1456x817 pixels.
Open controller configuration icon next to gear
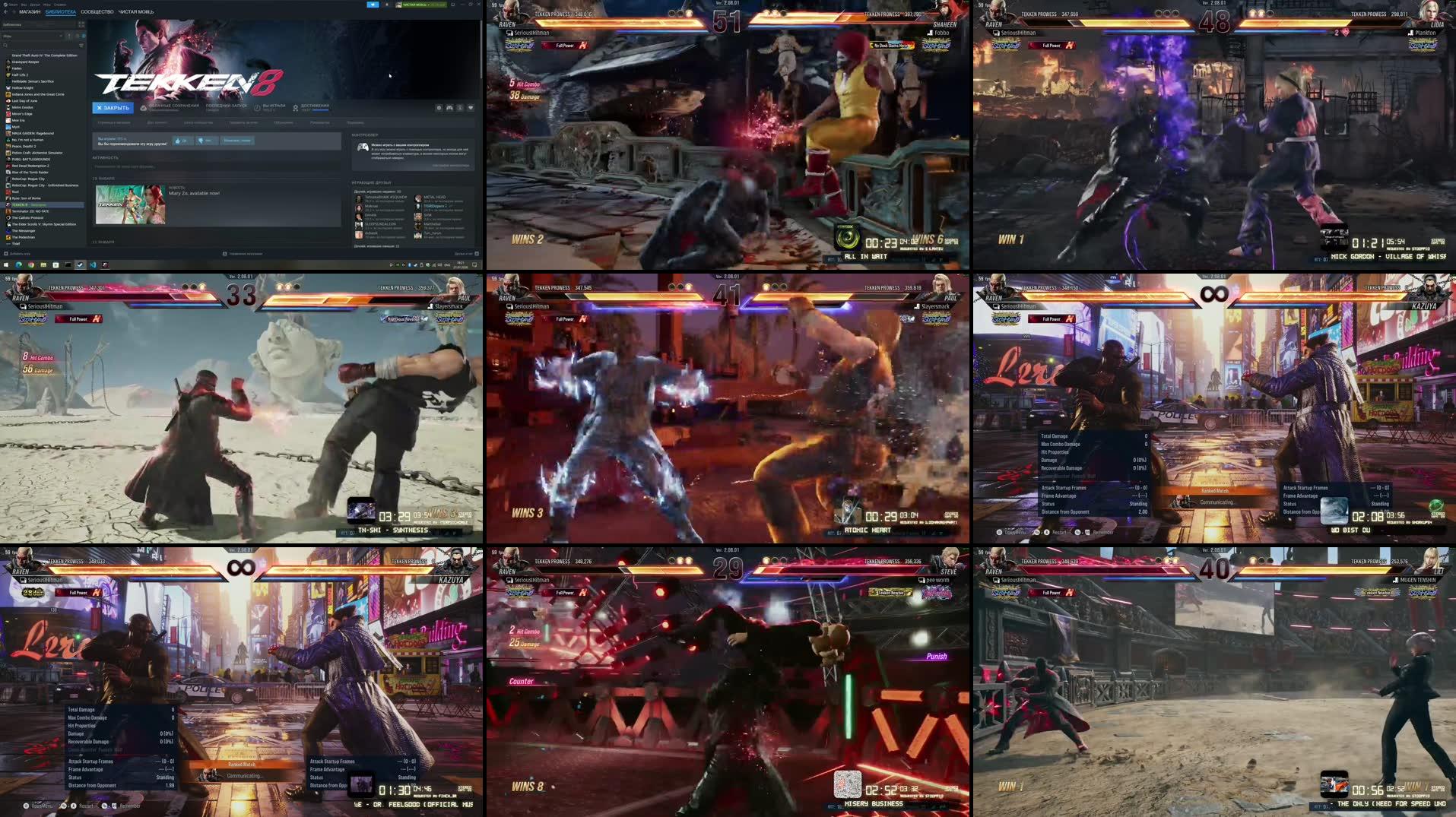click(449, 108)
